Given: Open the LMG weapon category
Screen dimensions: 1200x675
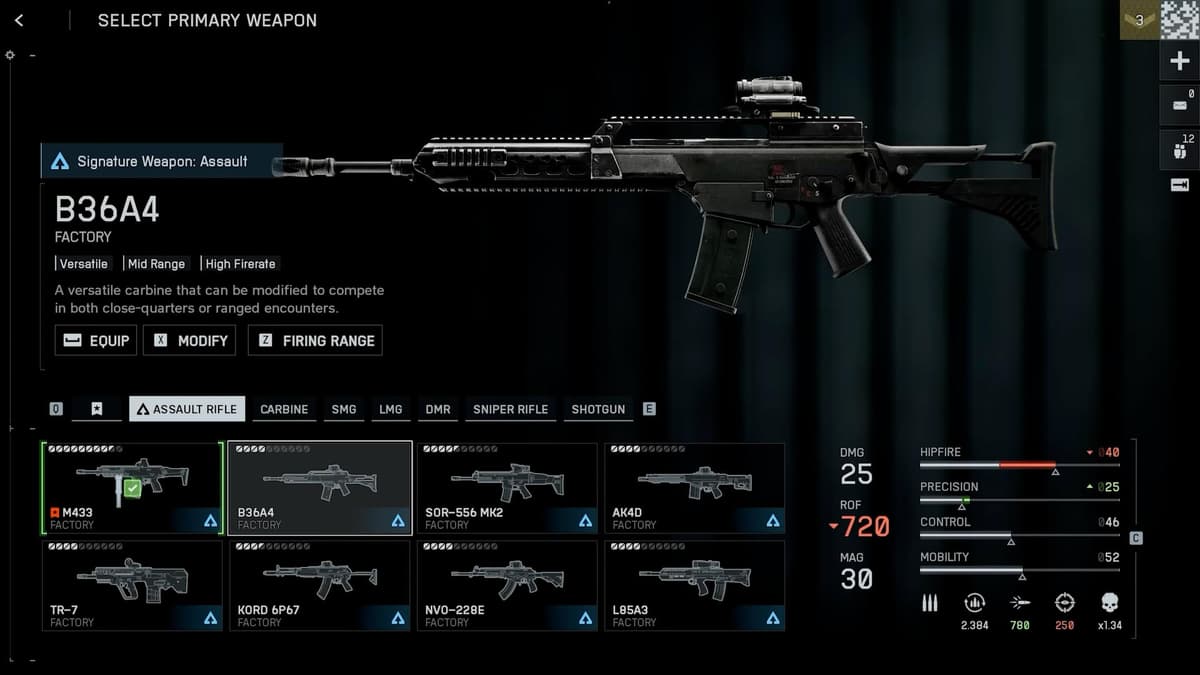Looking at the screenshot, I should coord(390,409).
